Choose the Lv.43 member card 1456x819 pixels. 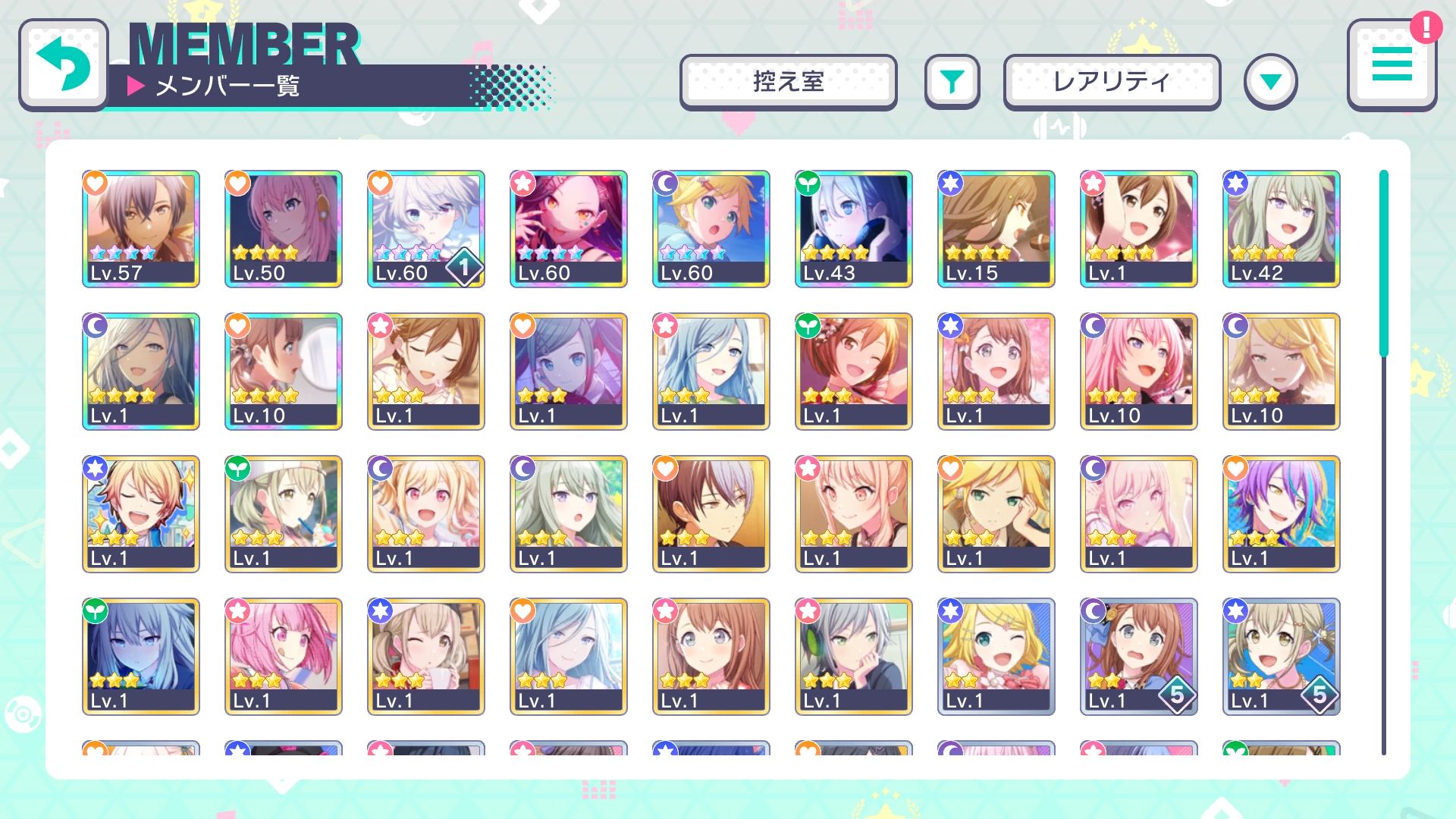pyautogui.click(x=854, y=229)
